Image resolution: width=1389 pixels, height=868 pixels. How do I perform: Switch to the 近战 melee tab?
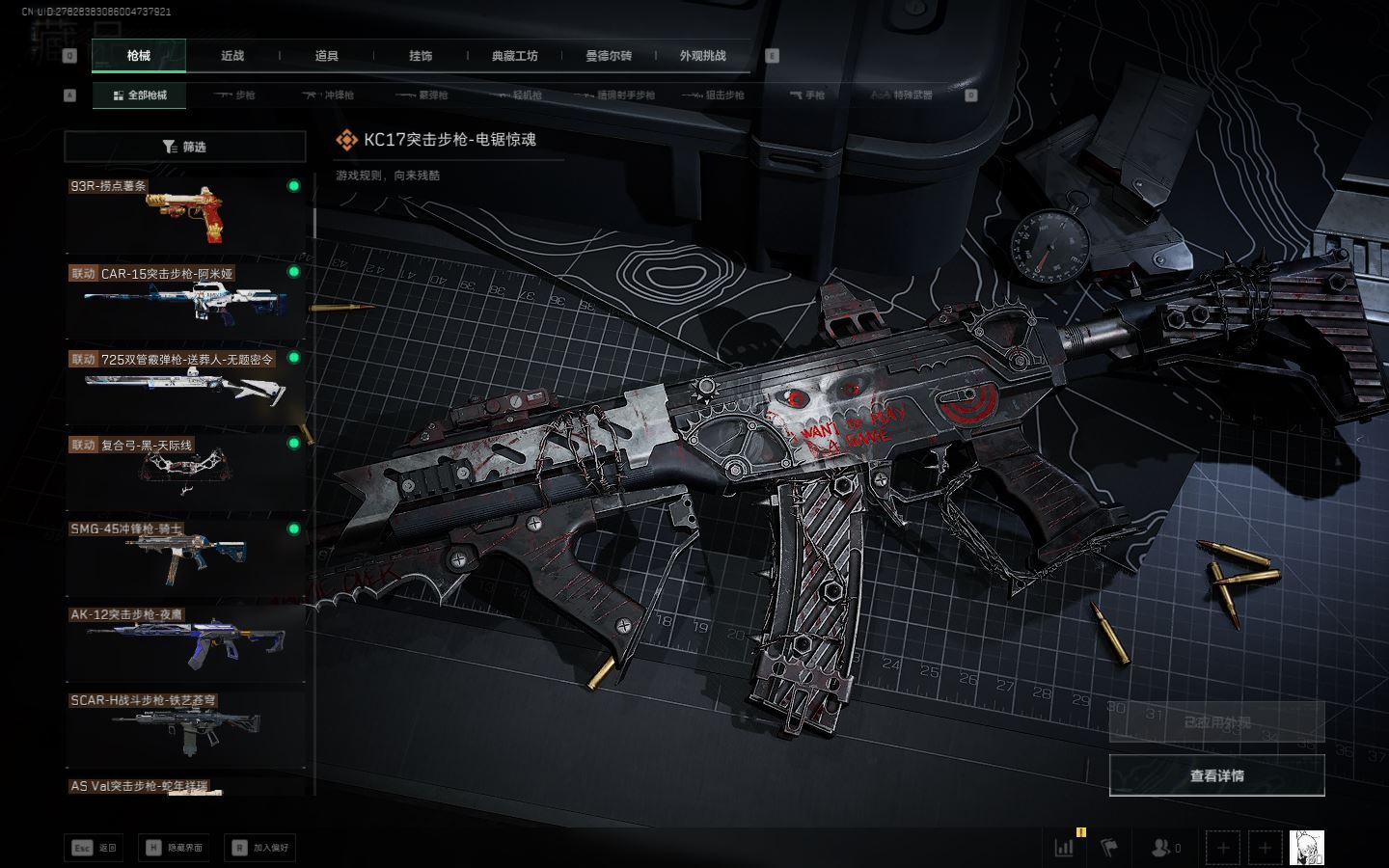[x=232, y=56]
